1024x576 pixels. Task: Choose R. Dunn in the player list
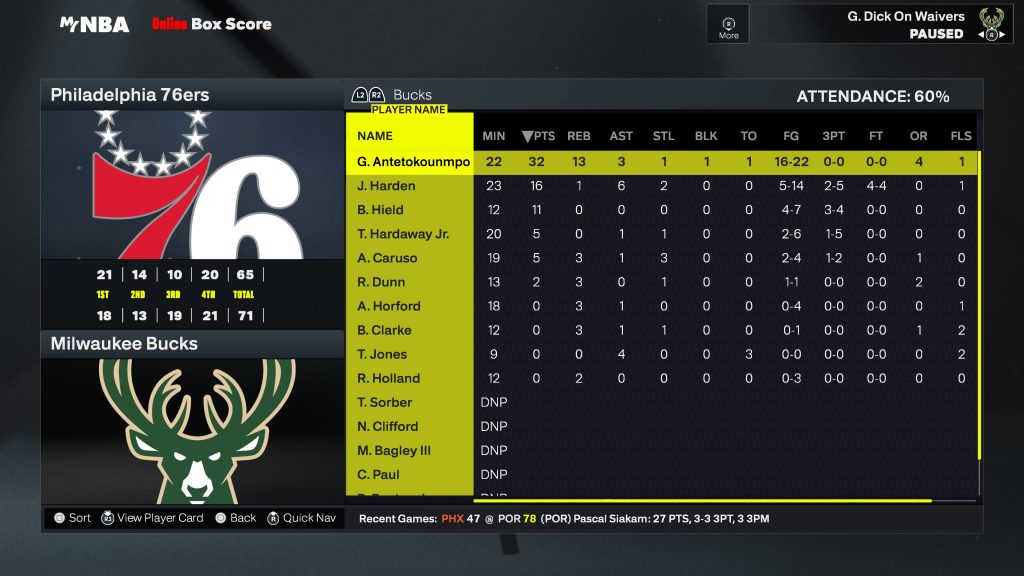pyautogui.click(x=381, y=282)
